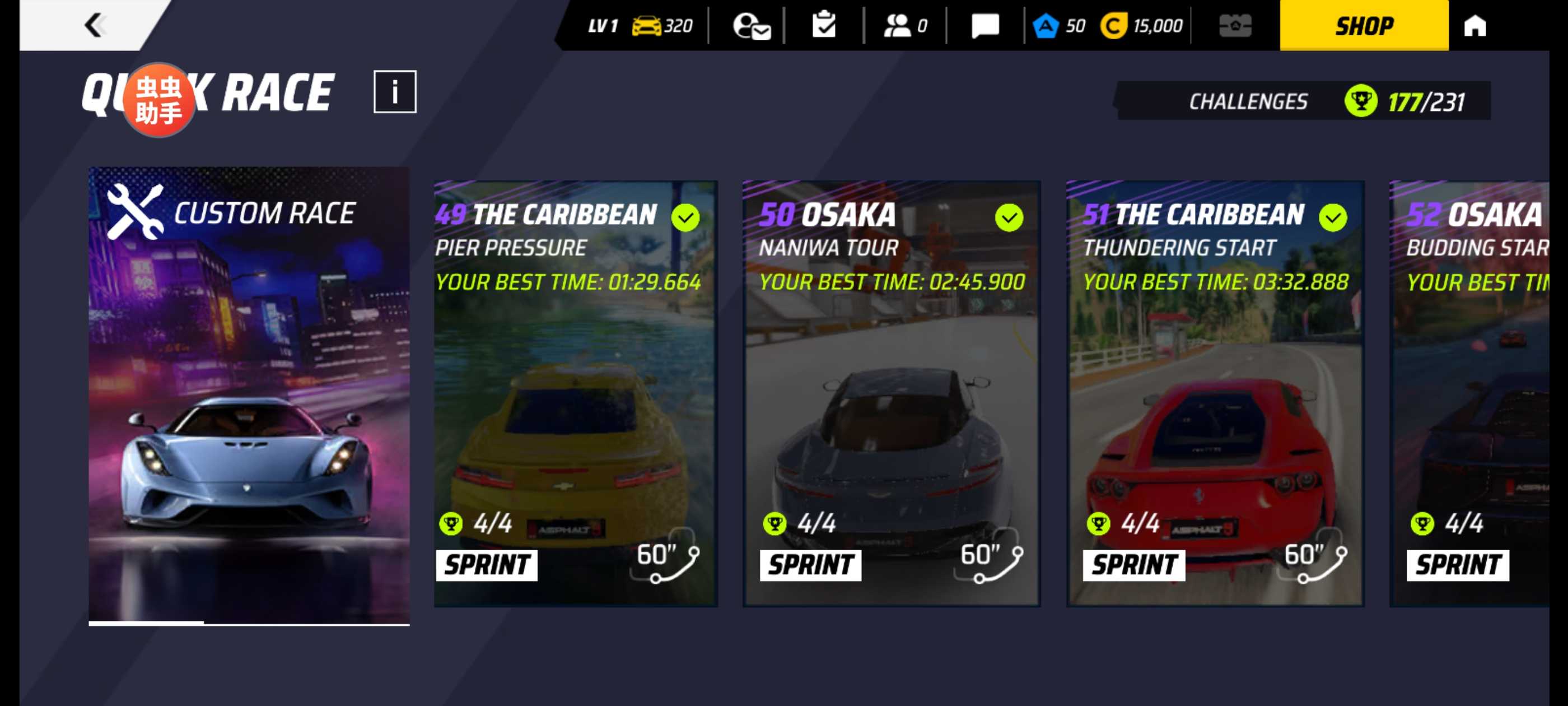Viewport: 1568px width, 706px height.
Task: Select race 51 Thundering Start
Action: 1215,393
